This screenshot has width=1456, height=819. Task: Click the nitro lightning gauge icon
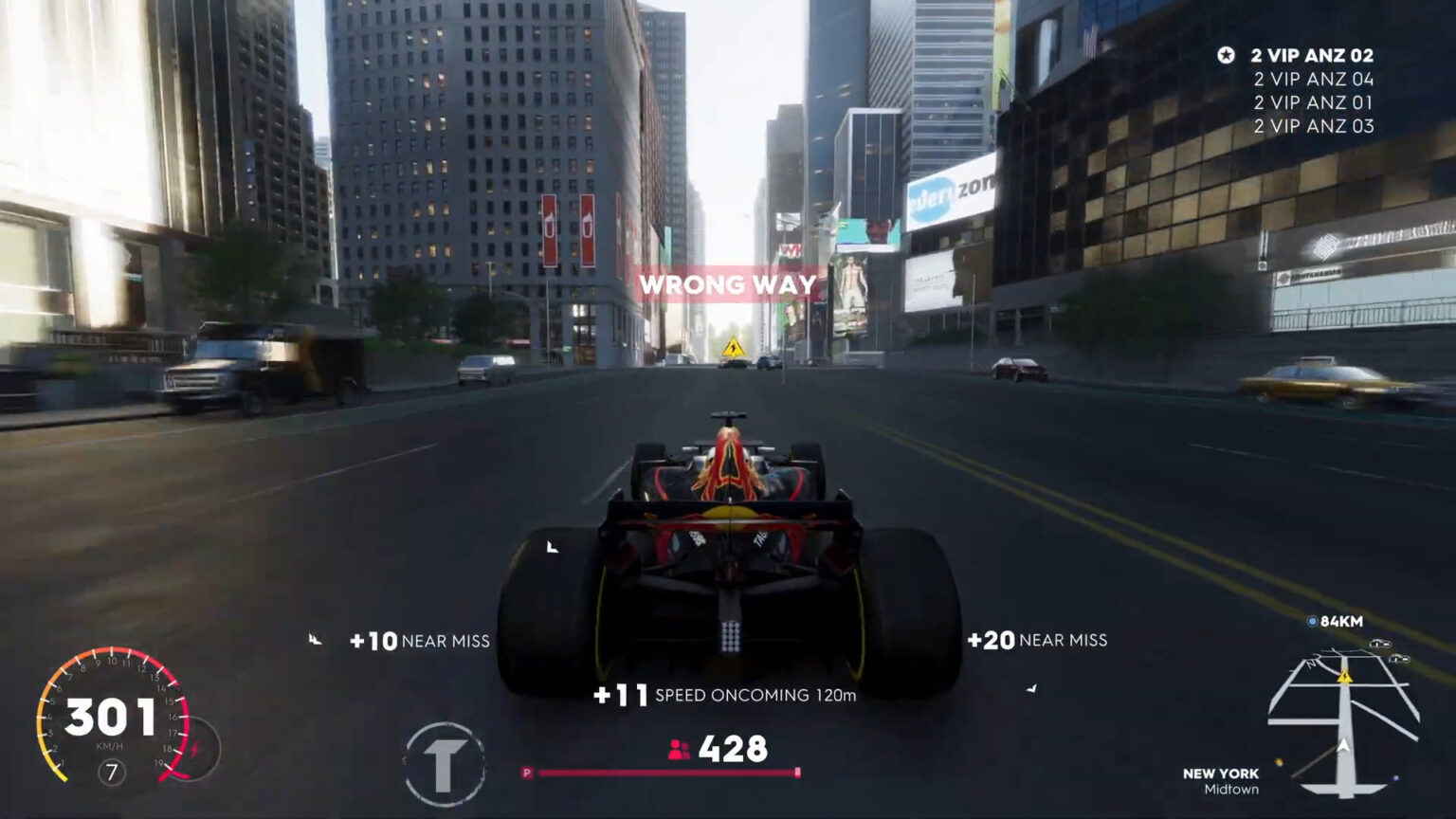[x=196, y=748]
